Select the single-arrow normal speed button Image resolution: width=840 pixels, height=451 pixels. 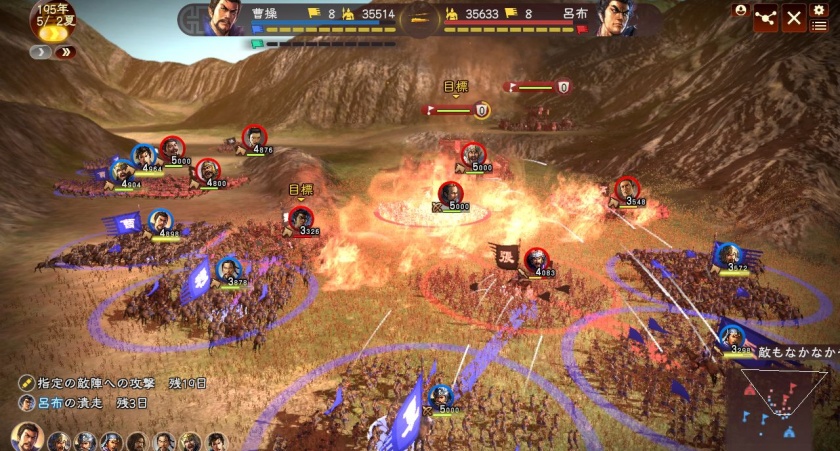(x=39, y=52)
